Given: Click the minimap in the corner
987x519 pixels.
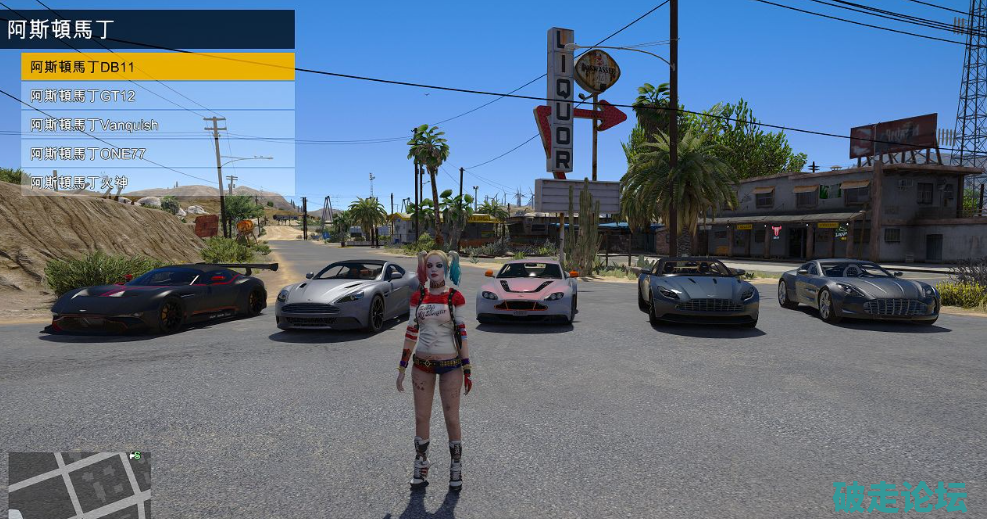Looking at the screenshot, I should coord(79,485).
